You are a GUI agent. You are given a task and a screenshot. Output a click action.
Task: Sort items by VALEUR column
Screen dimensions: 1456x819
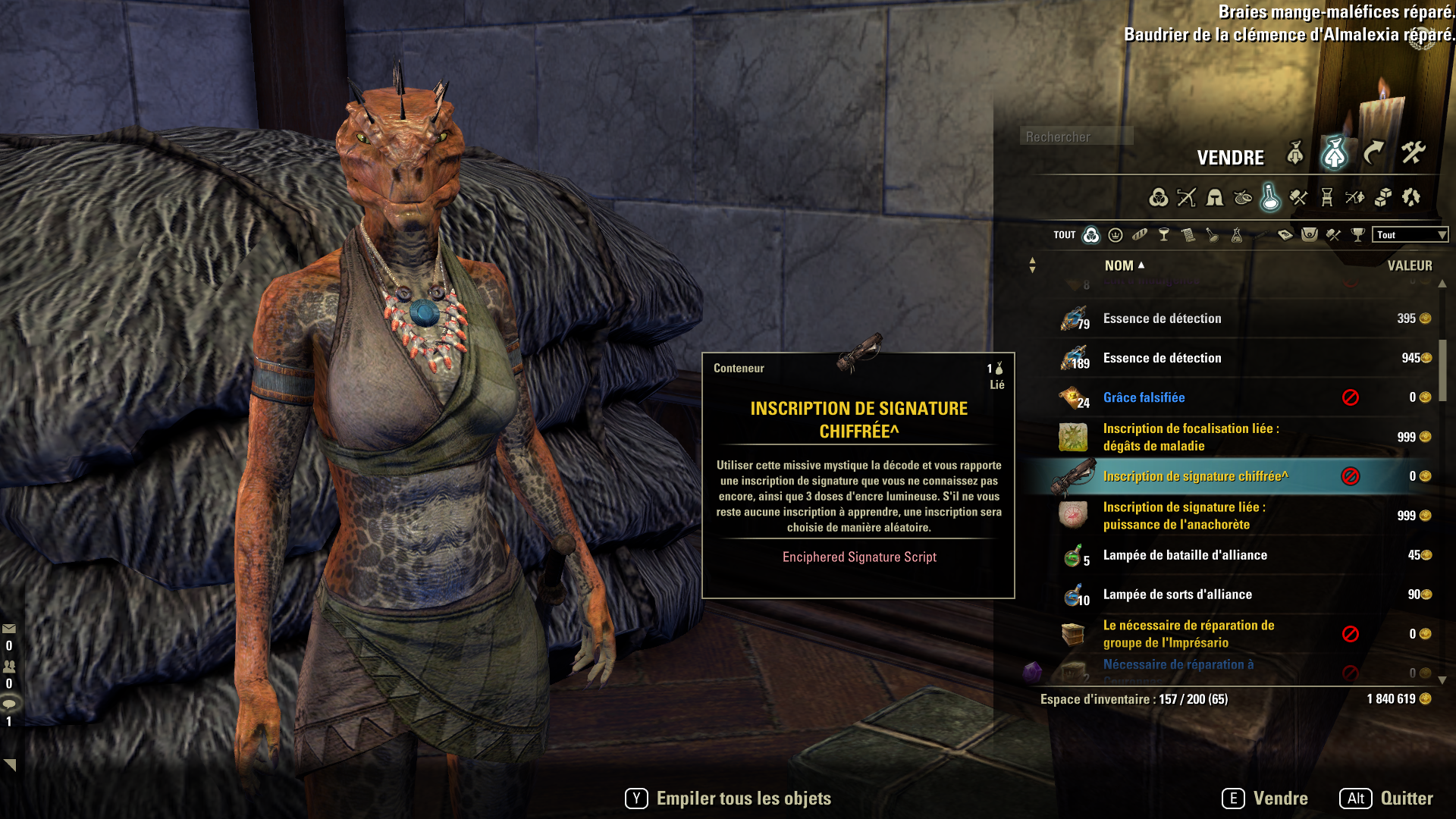[x=1410, y=265]
